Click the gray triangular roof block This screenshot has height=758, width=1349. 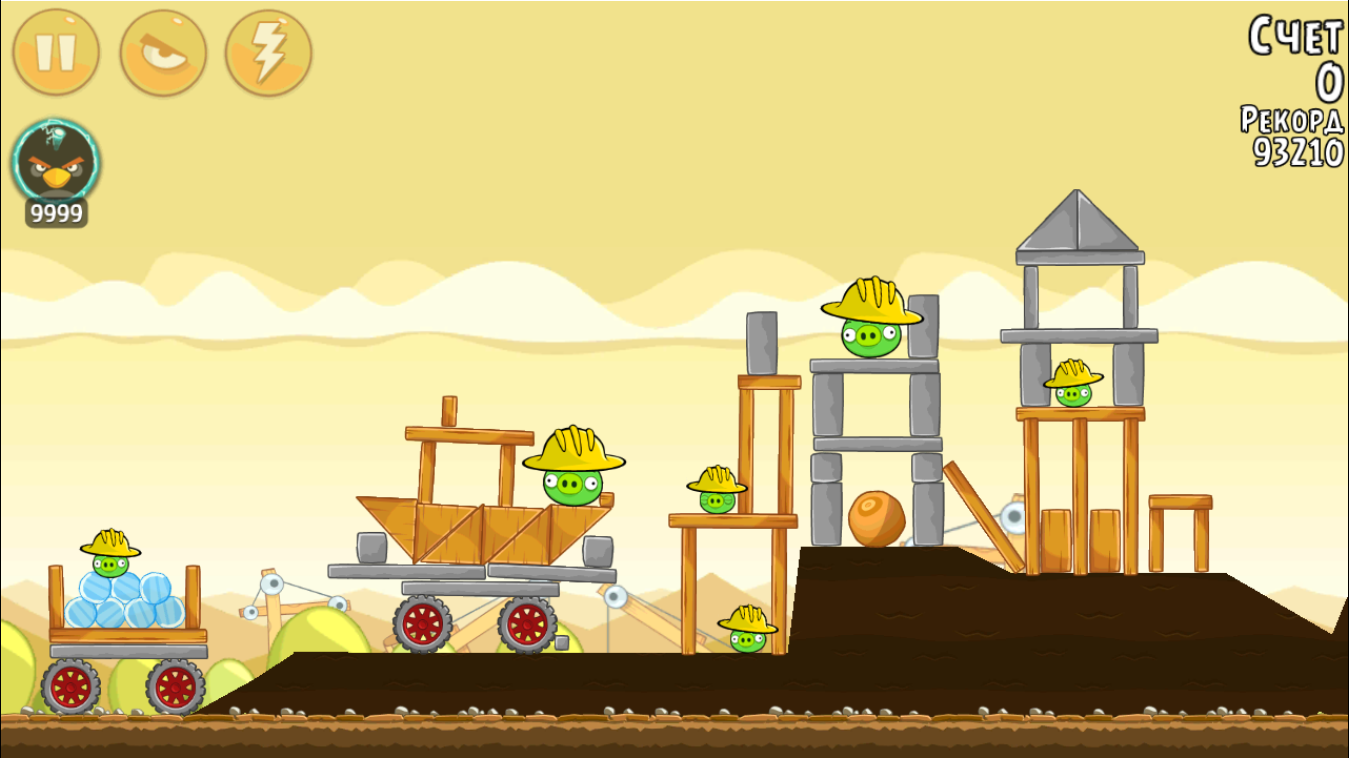[x=1078, y=222]
